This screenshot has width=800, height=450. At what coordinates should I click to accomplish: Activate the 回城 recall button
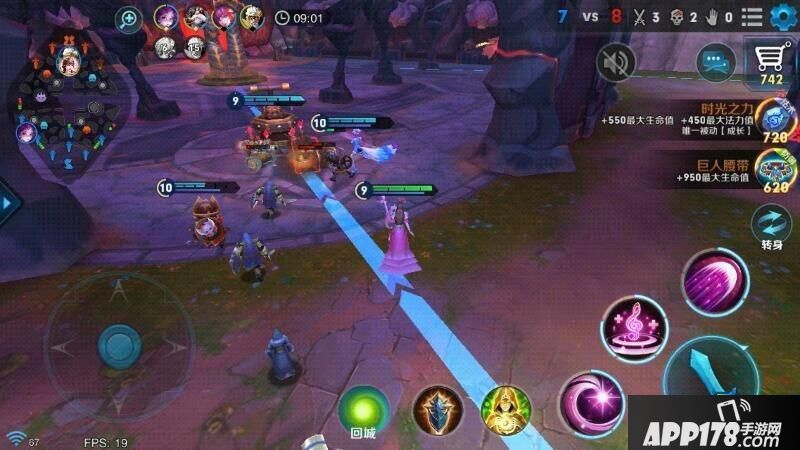[362, 410]
